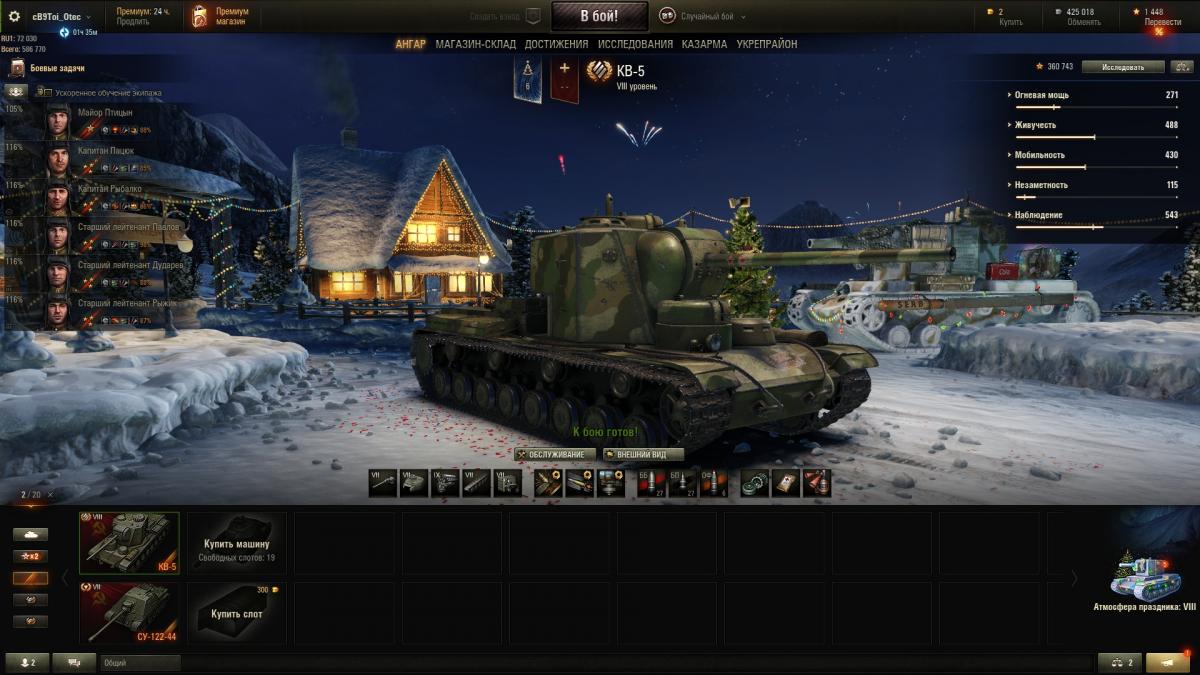Open the Внешний вид customization

643,454
